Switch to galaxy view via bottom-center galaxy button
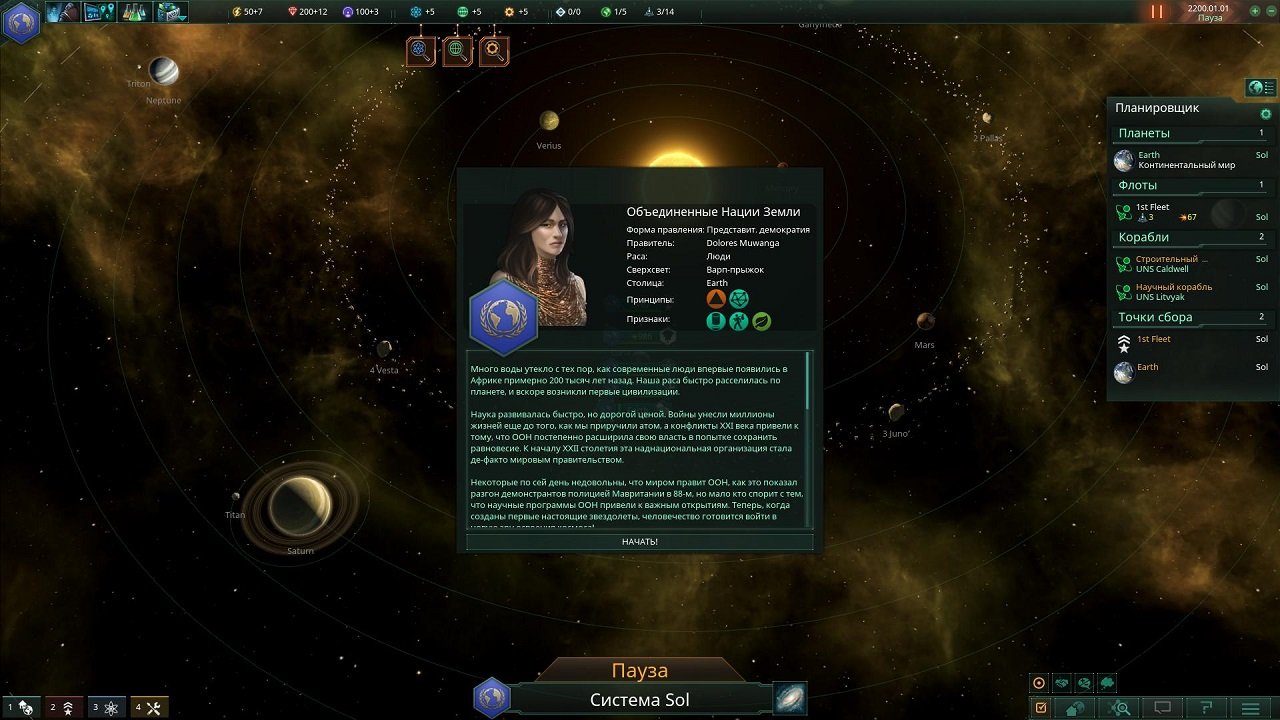The image size is (1280, 720). pos(789,699)
